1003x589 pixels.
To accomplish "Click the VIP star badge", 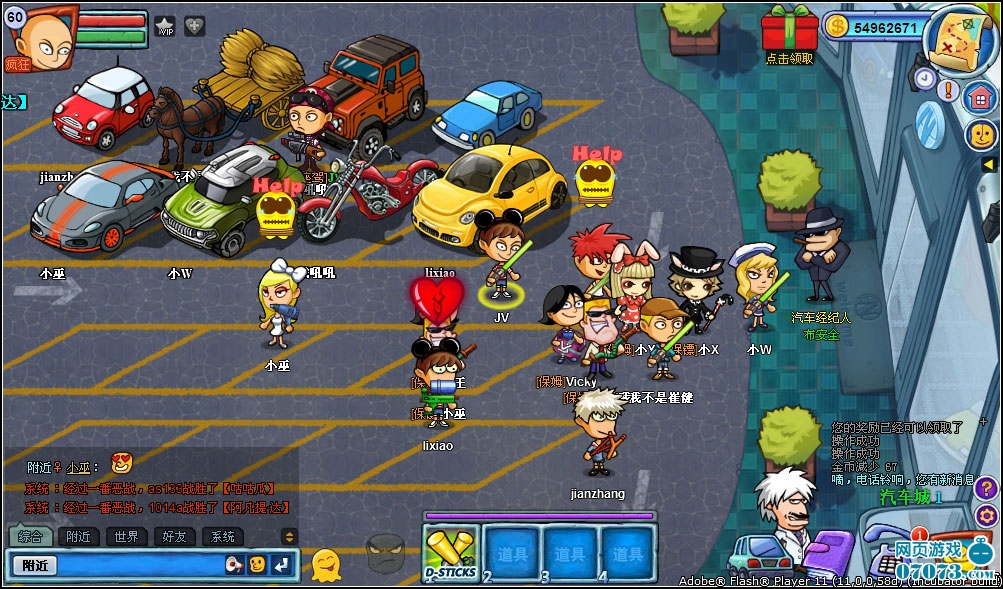I will (165, 26).
